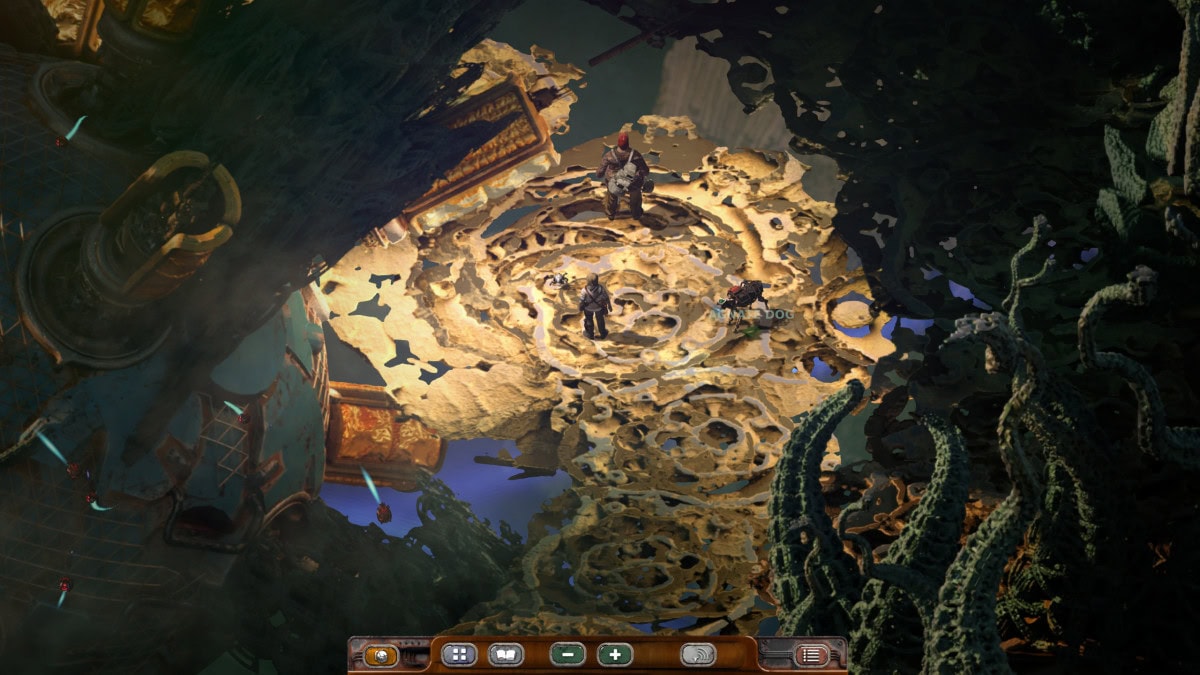
Task: Click the grey signal waves button
Action: 698,655
